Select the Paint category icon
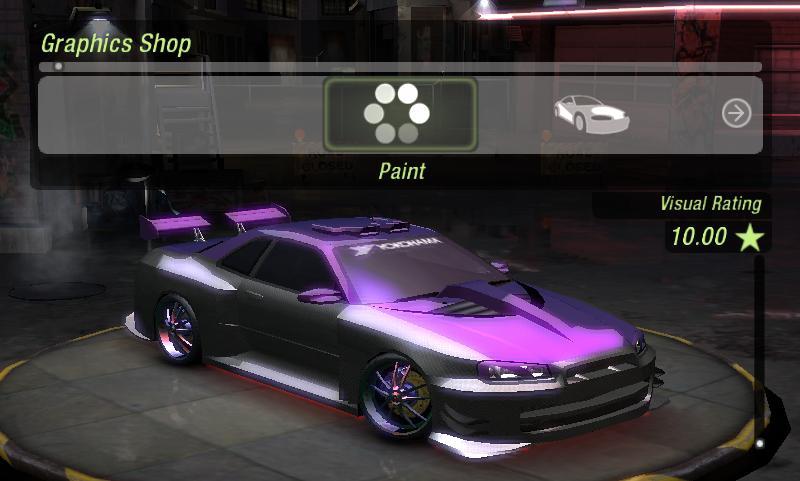The image size is (800, 481). pyautogui.click(x=399, y=115)
